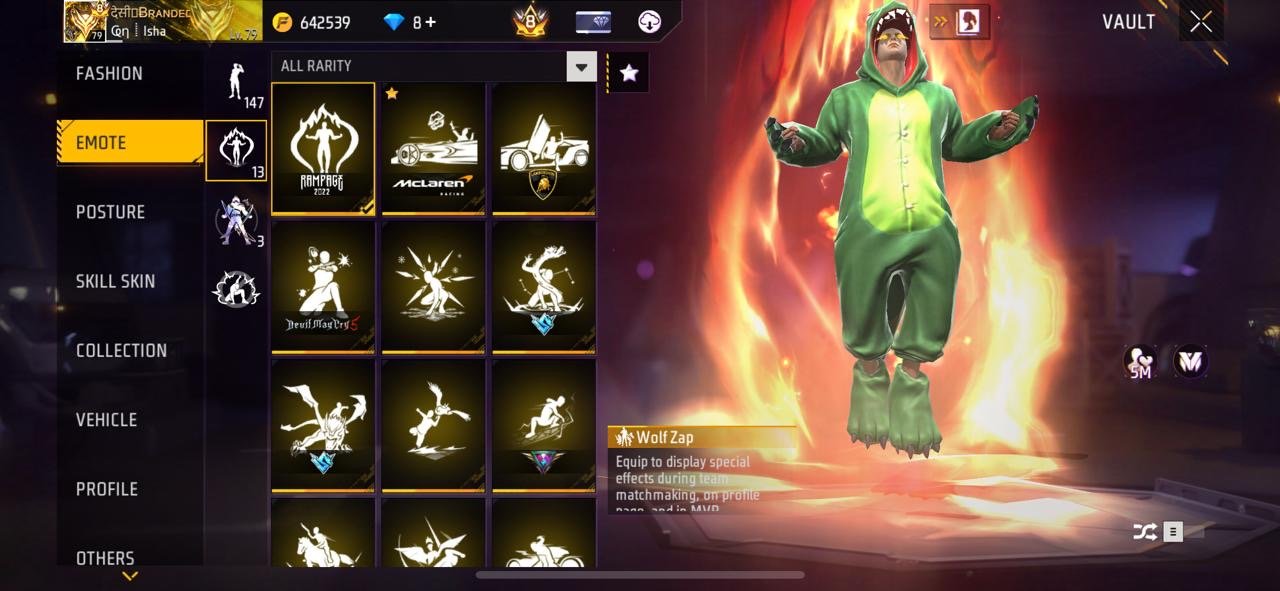Switch to the Posture section
Screen dimensions: 1280x591
(x=110, y=212)
